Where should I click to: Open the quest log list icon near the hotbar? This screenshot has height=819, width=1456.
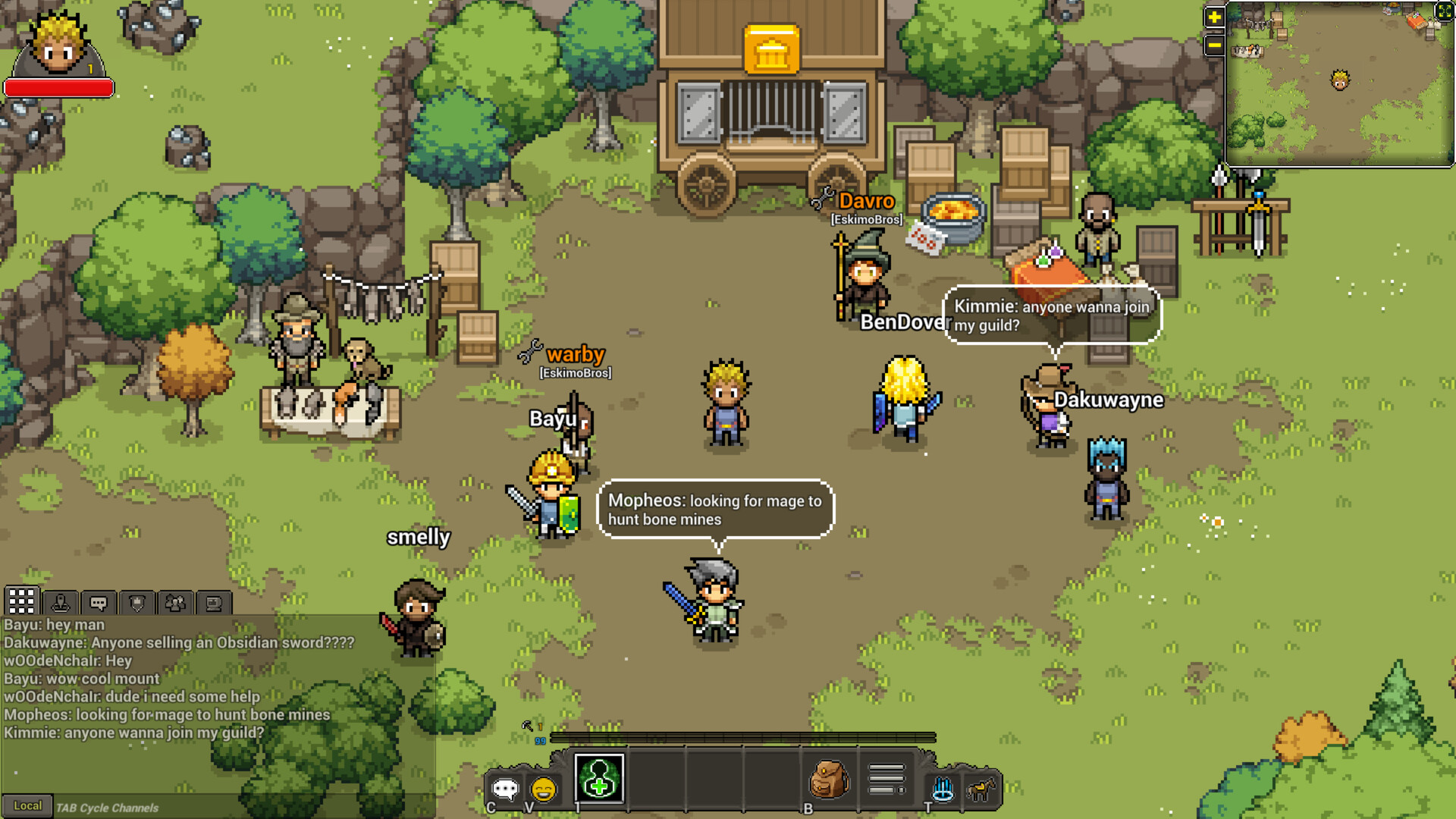[885, 777]
